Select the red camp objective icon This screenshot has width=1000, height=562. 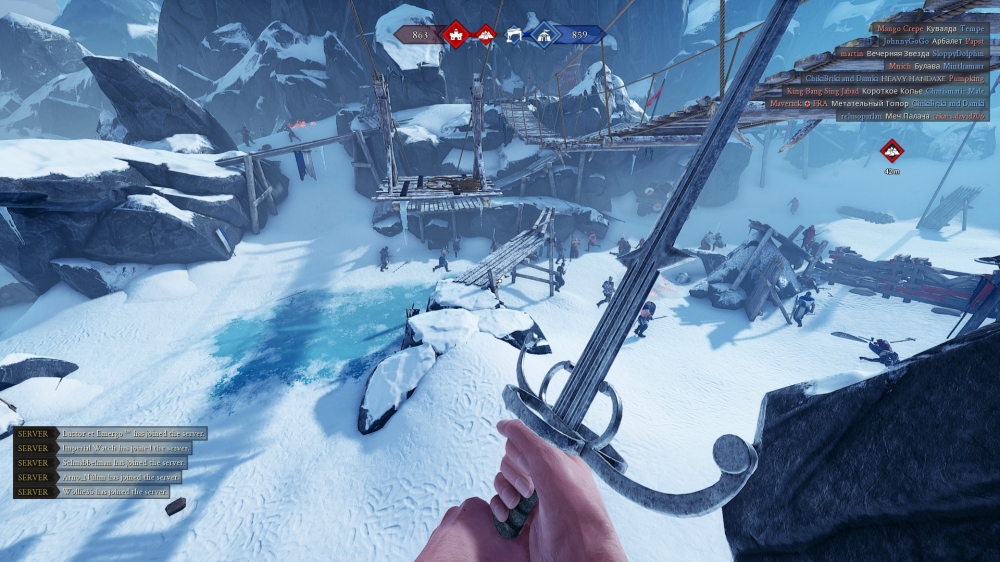tap(485, 35)
